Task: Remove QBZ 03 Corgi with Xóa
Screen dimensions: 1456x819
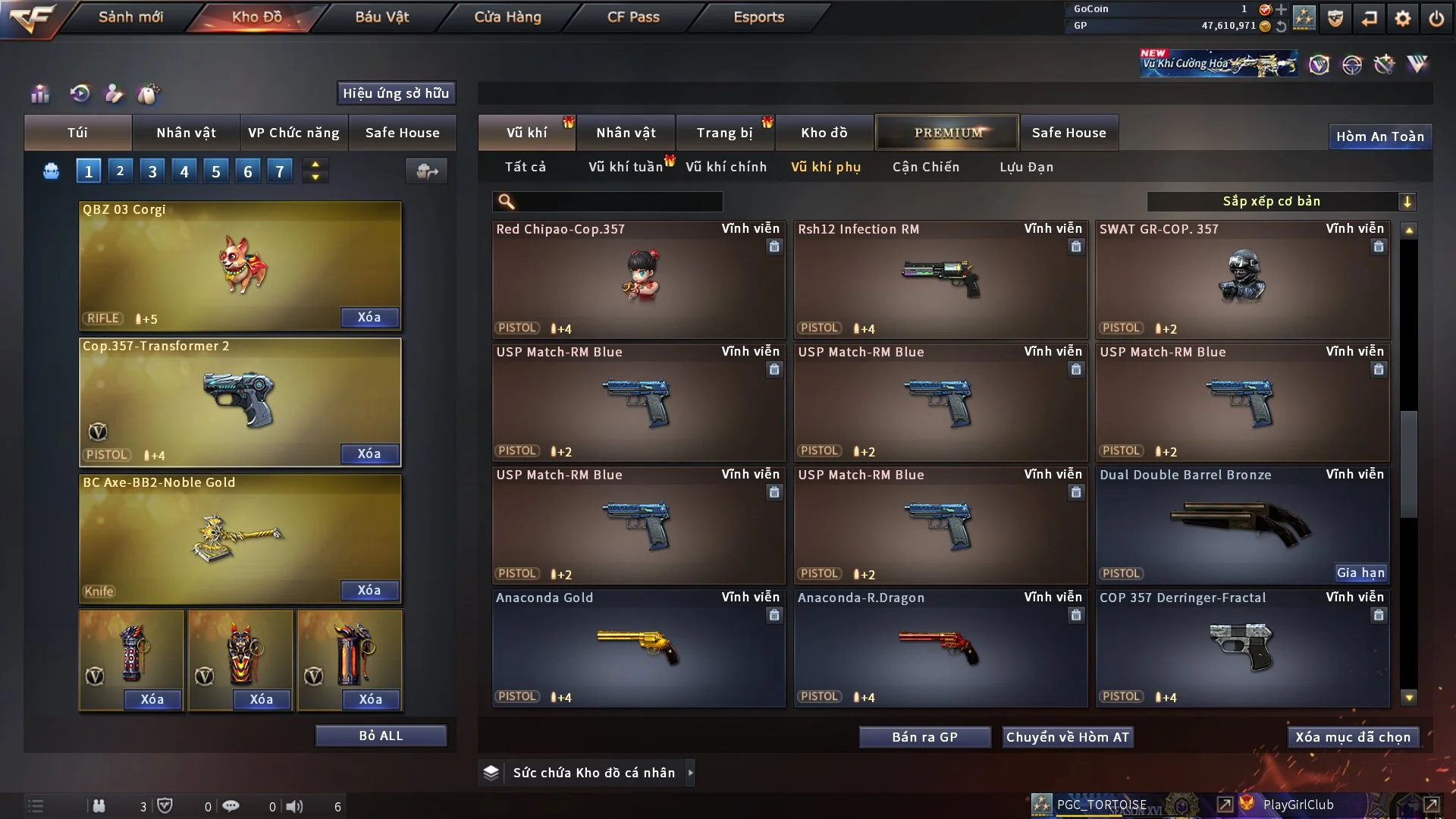Action: click(369, 317)
